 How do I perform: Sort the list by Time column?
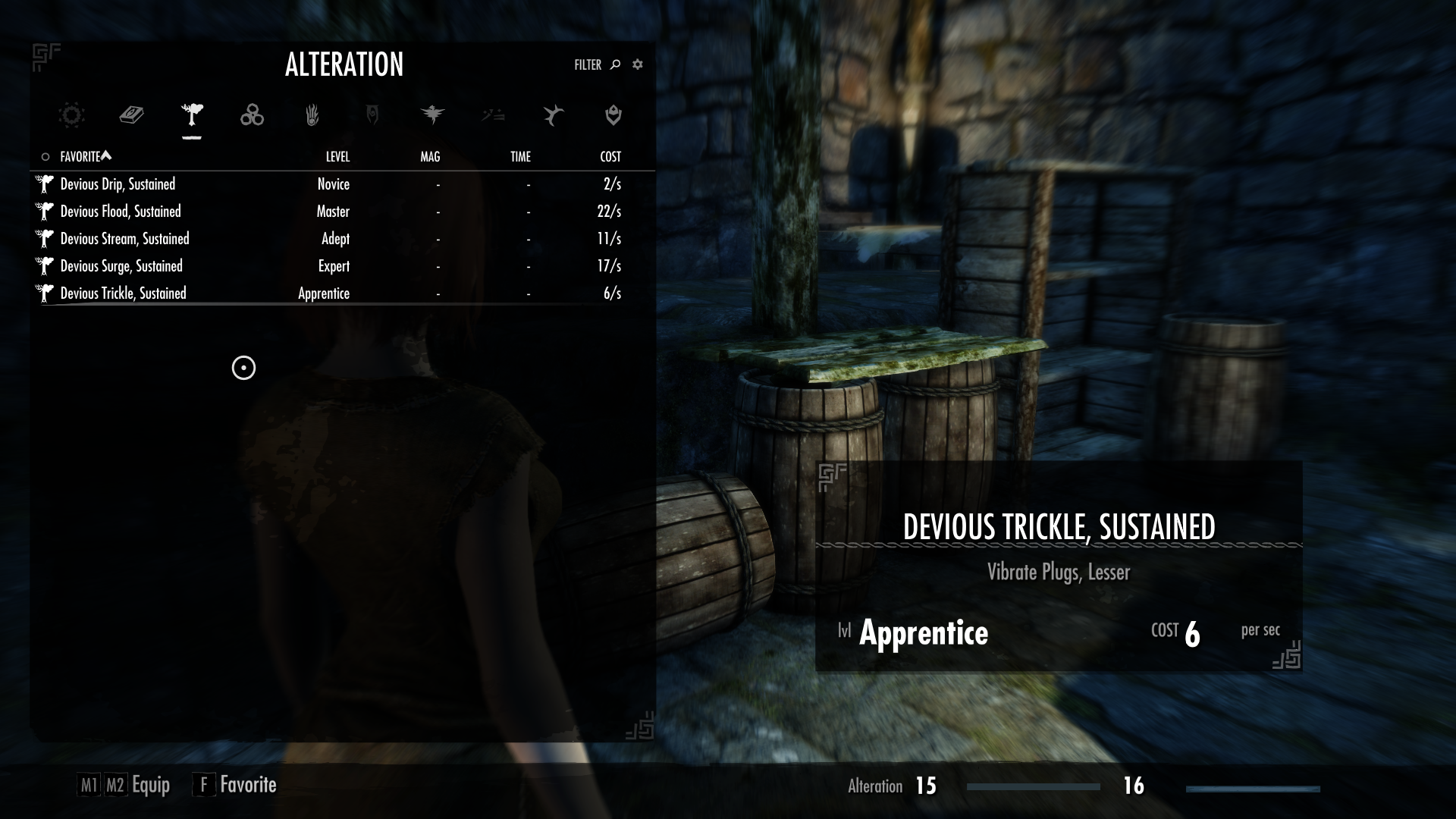(520, 157)
